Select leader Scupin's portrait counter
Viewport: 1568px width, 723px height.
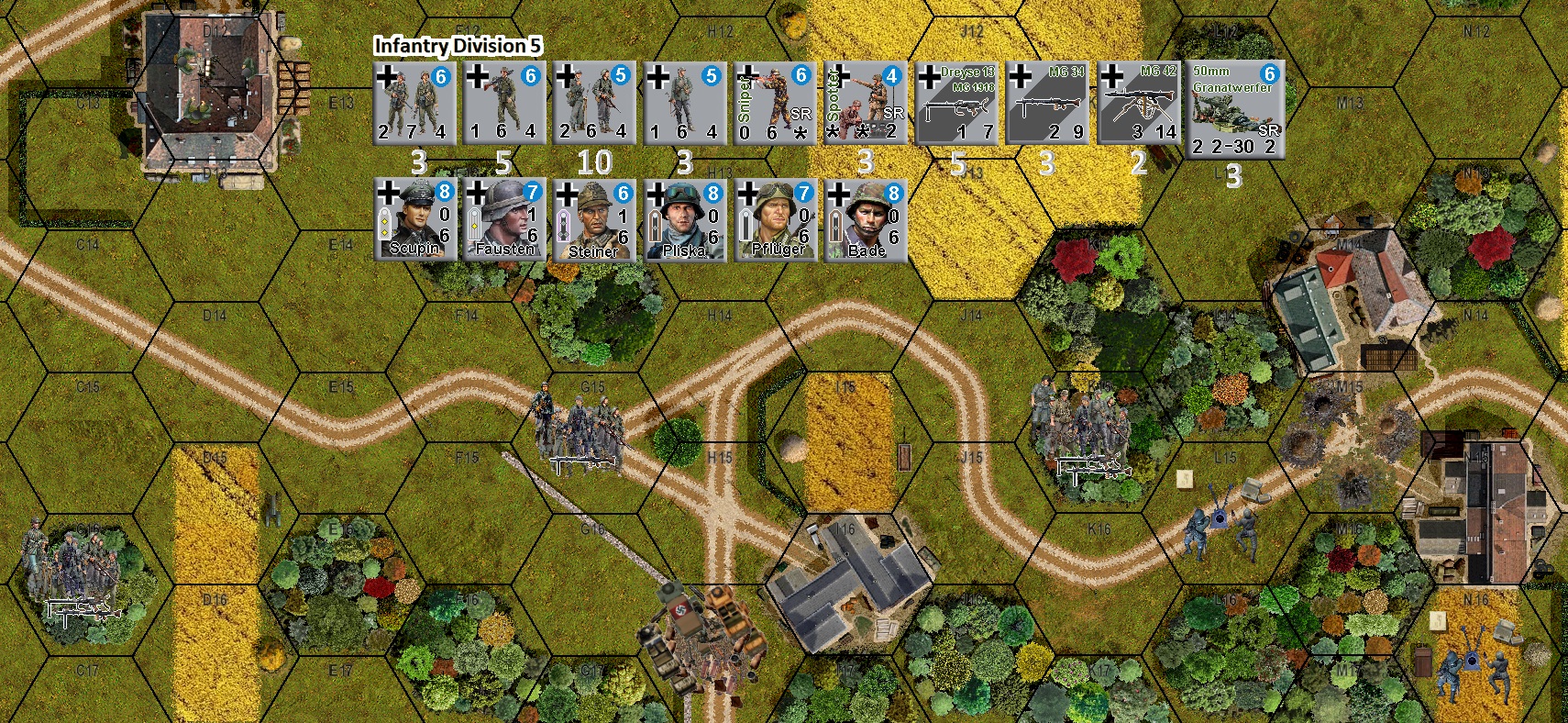click(x=413, y=218)
